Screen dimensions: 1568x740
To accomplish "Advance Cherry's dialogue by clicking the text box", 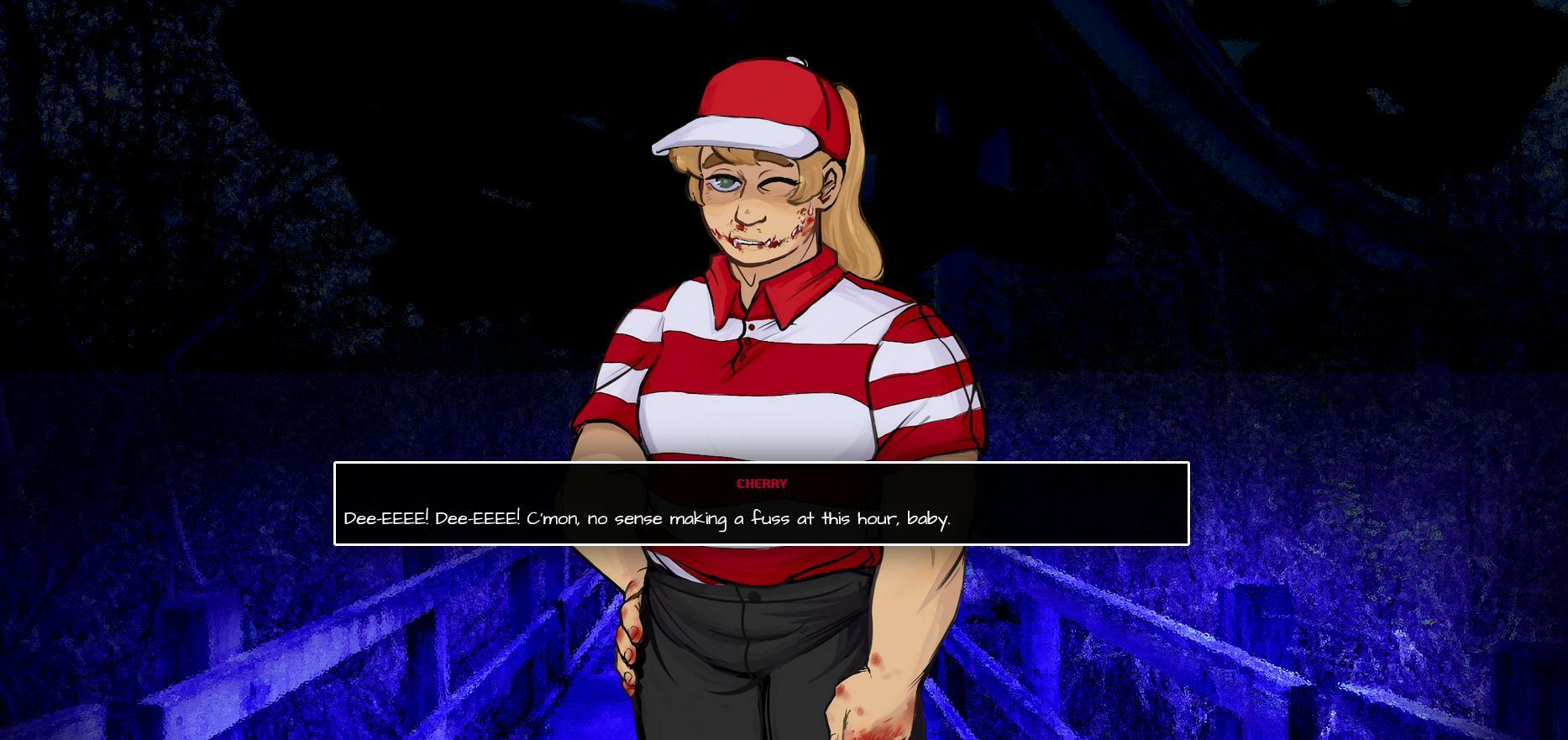I will [761, 504].
